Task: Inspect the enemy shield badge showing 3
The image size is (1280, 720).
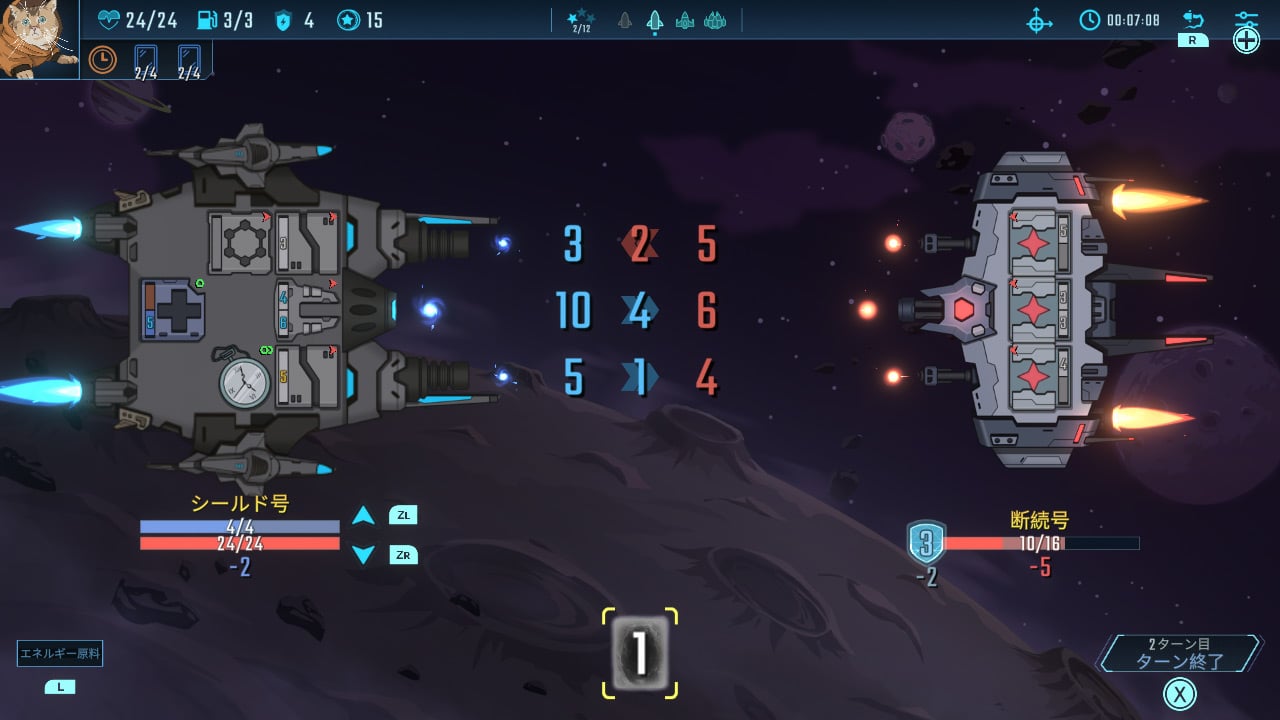Action: [926, 543]
